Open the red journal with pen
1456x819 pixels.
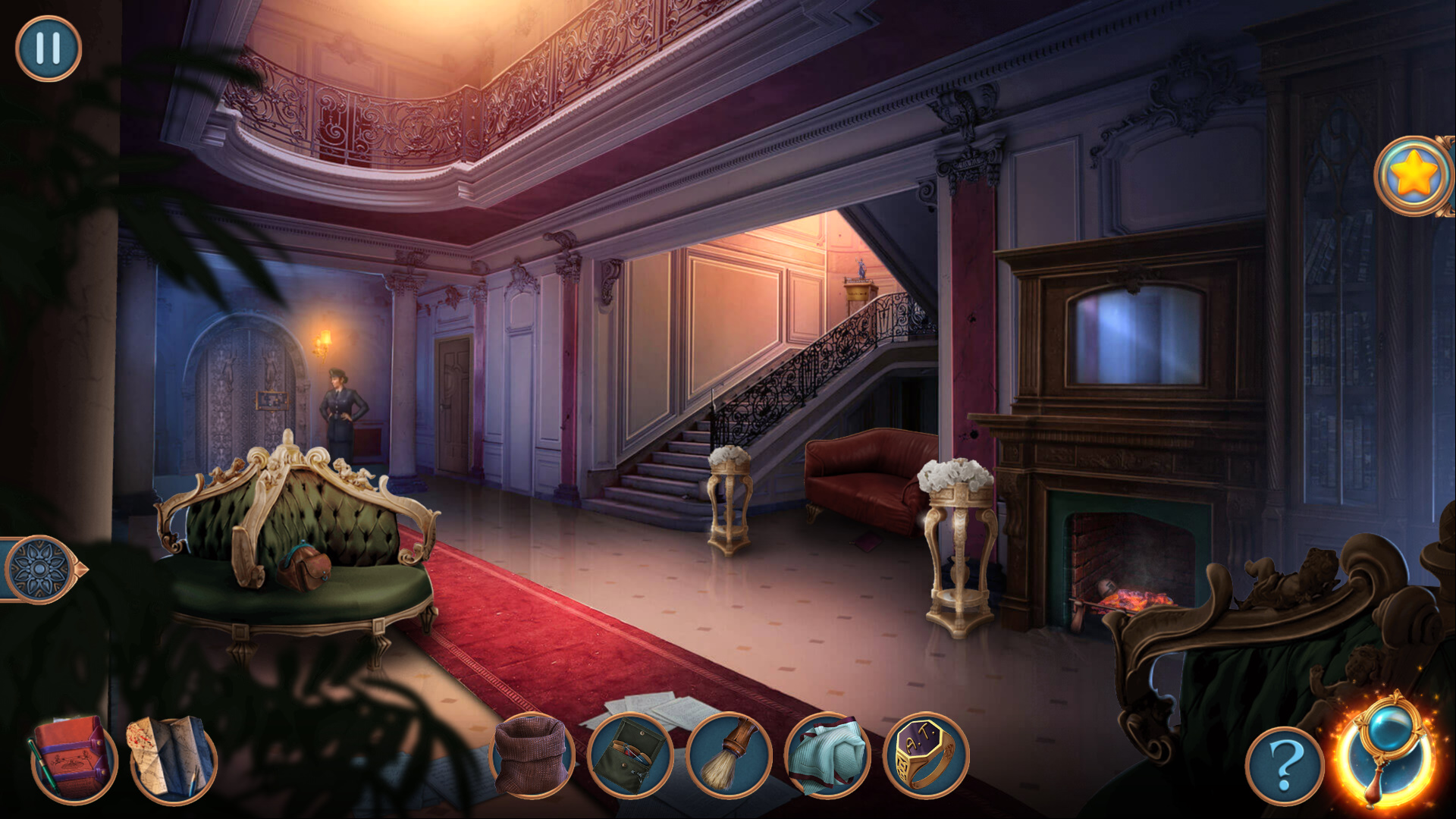click(74, 758)
